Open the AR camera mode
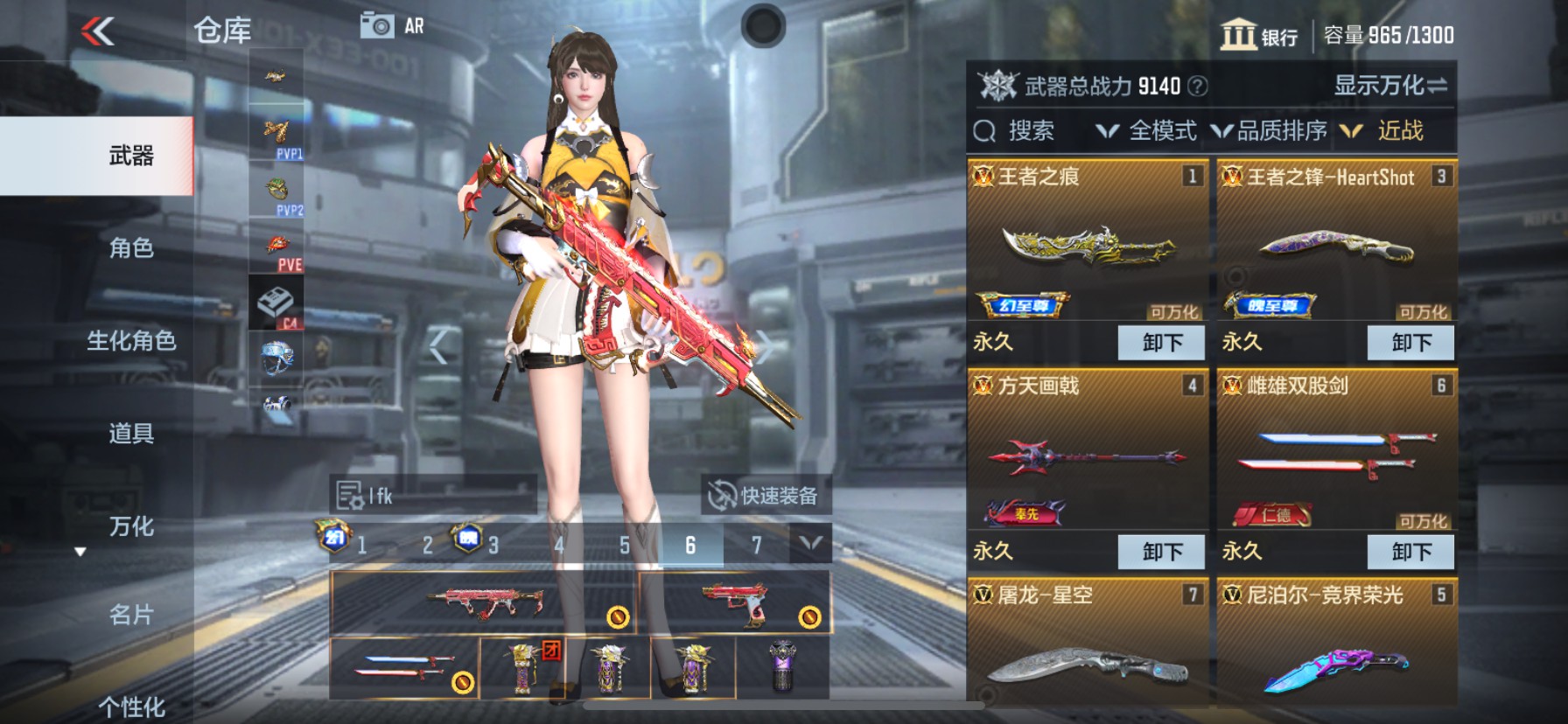 (382, 25)
